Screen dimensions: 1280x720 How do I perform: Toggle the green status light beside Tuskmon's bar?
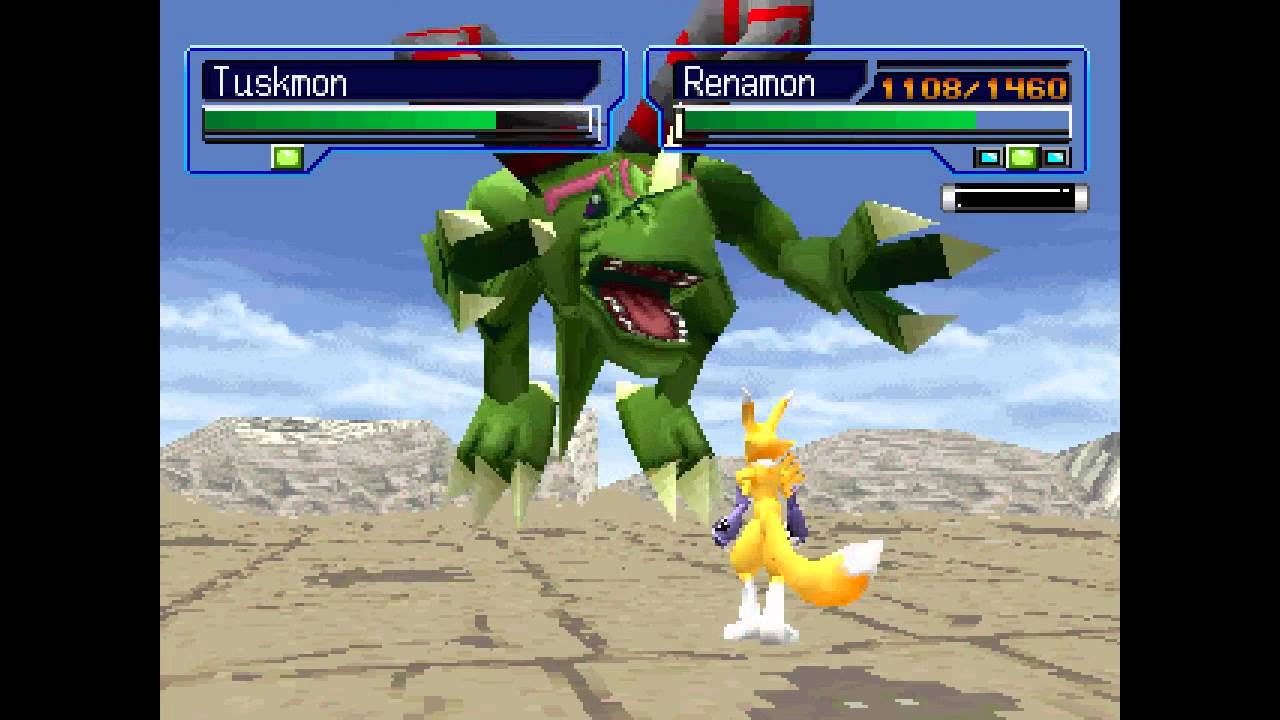[287, 157]
